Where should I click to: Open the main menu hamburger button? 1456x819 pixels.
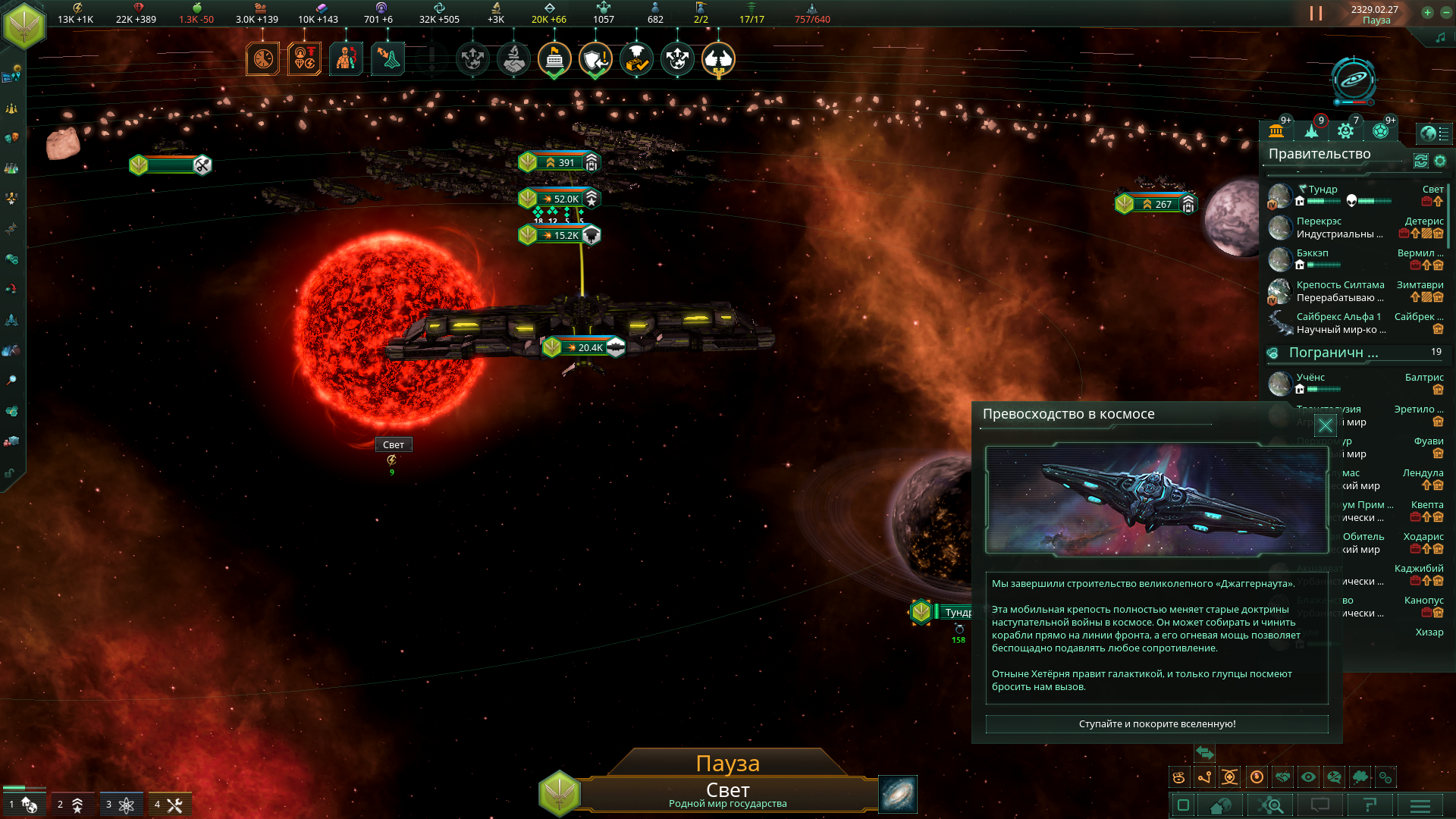(1420, 805)
